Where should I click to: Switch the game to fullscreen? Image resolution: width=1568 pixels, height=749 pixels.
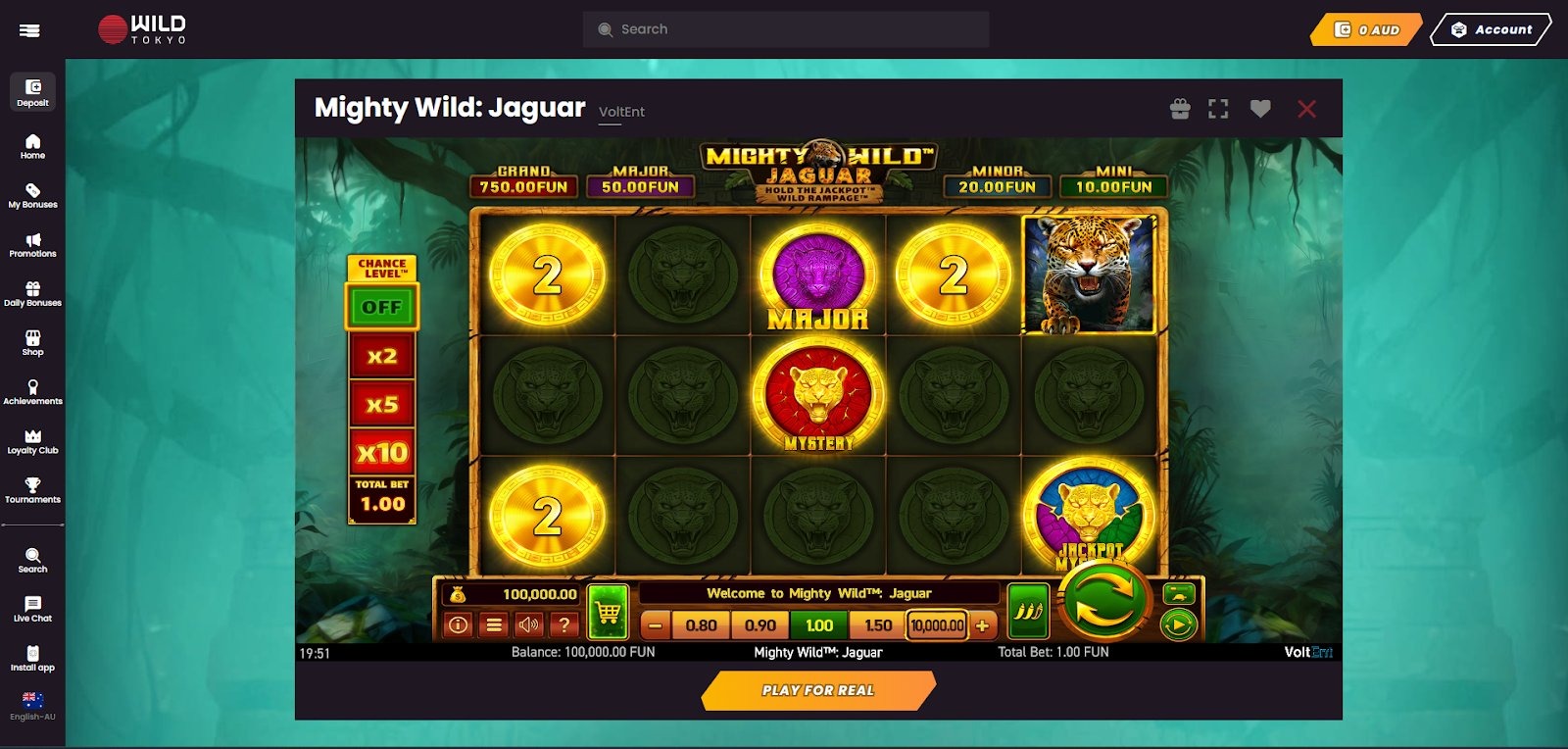coord(1218,109)
